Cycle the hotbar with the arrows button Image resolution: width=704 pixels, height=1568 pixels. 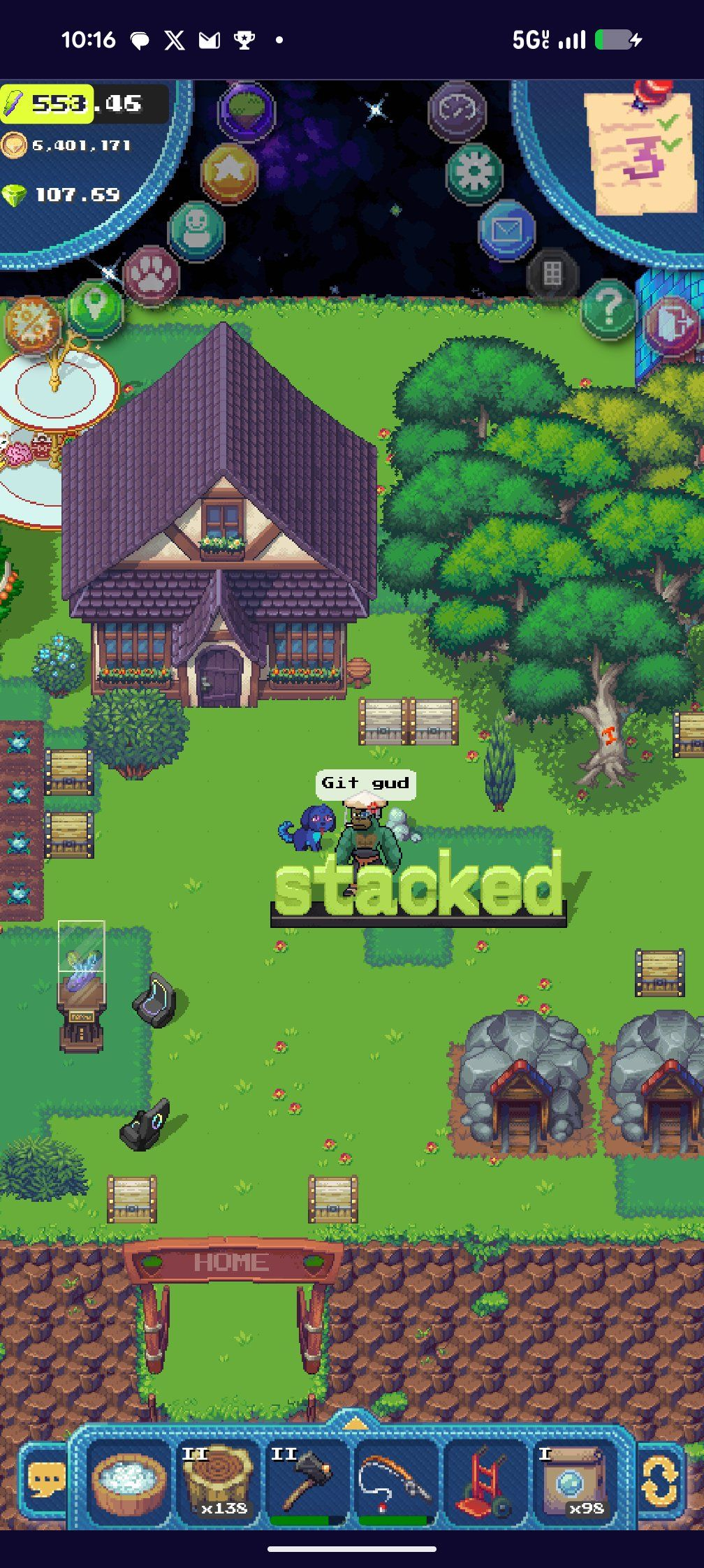click(x=659, y=1479)
